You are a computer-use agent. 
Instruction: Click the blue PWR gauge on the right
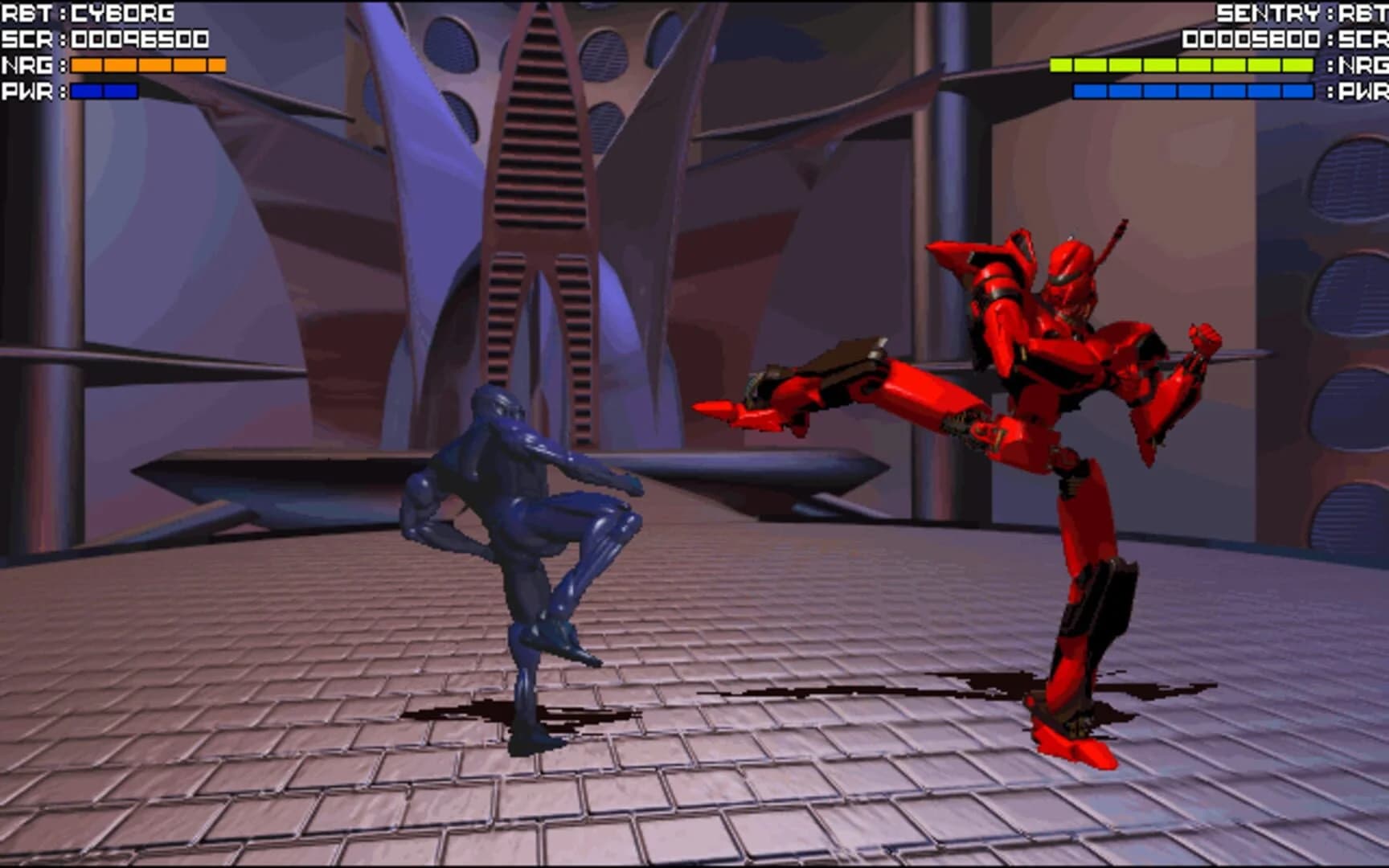pos(1198,92)
